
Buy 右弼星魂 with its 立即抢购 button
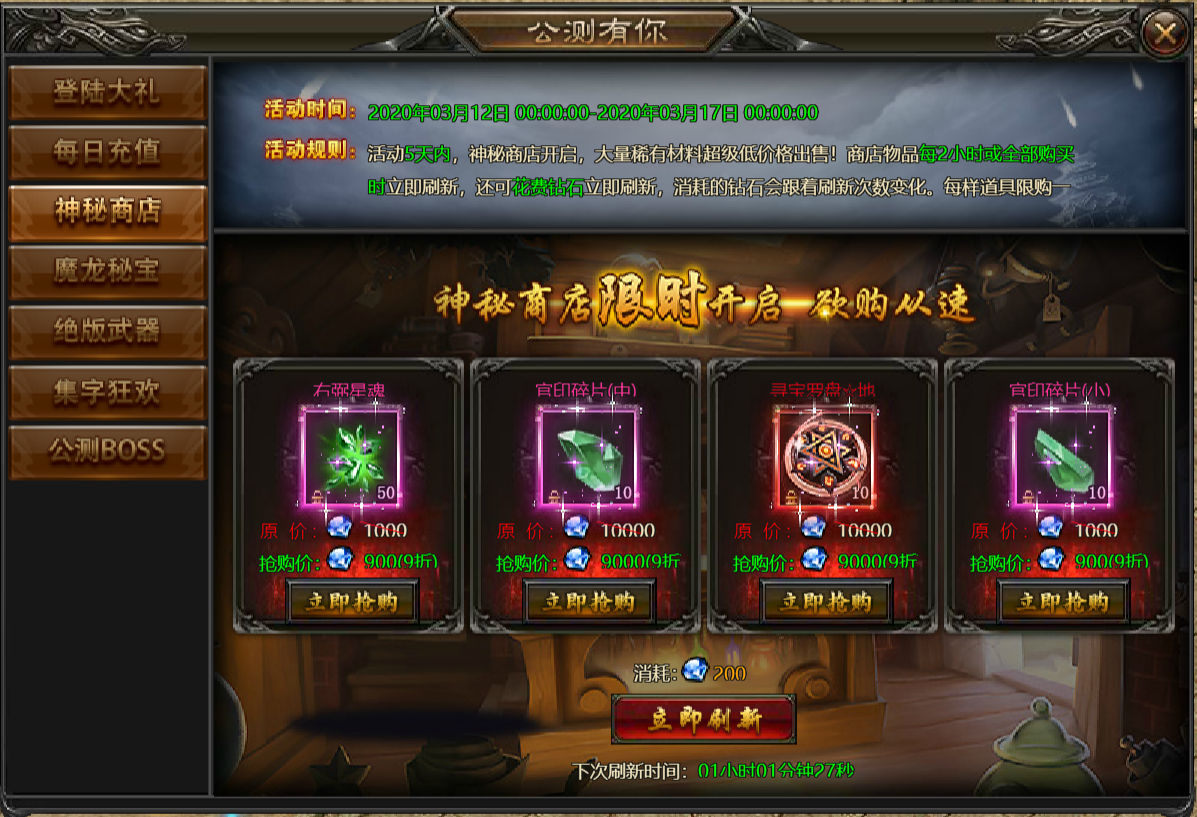[x=353, y=602]
